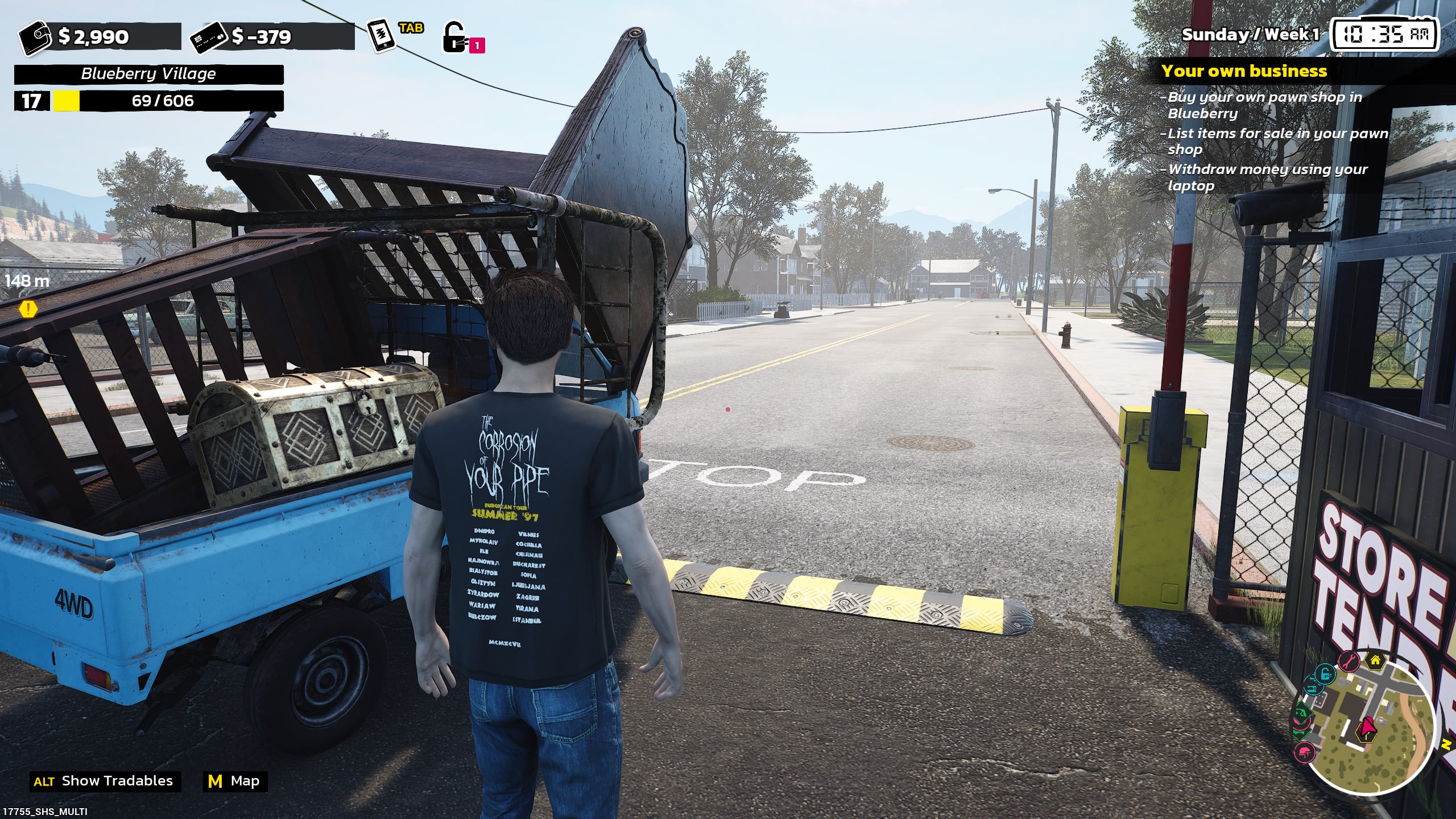The image size is (1456, 819).
Task: Select the yellow home marker on minimap
Action: point(1375,660)
